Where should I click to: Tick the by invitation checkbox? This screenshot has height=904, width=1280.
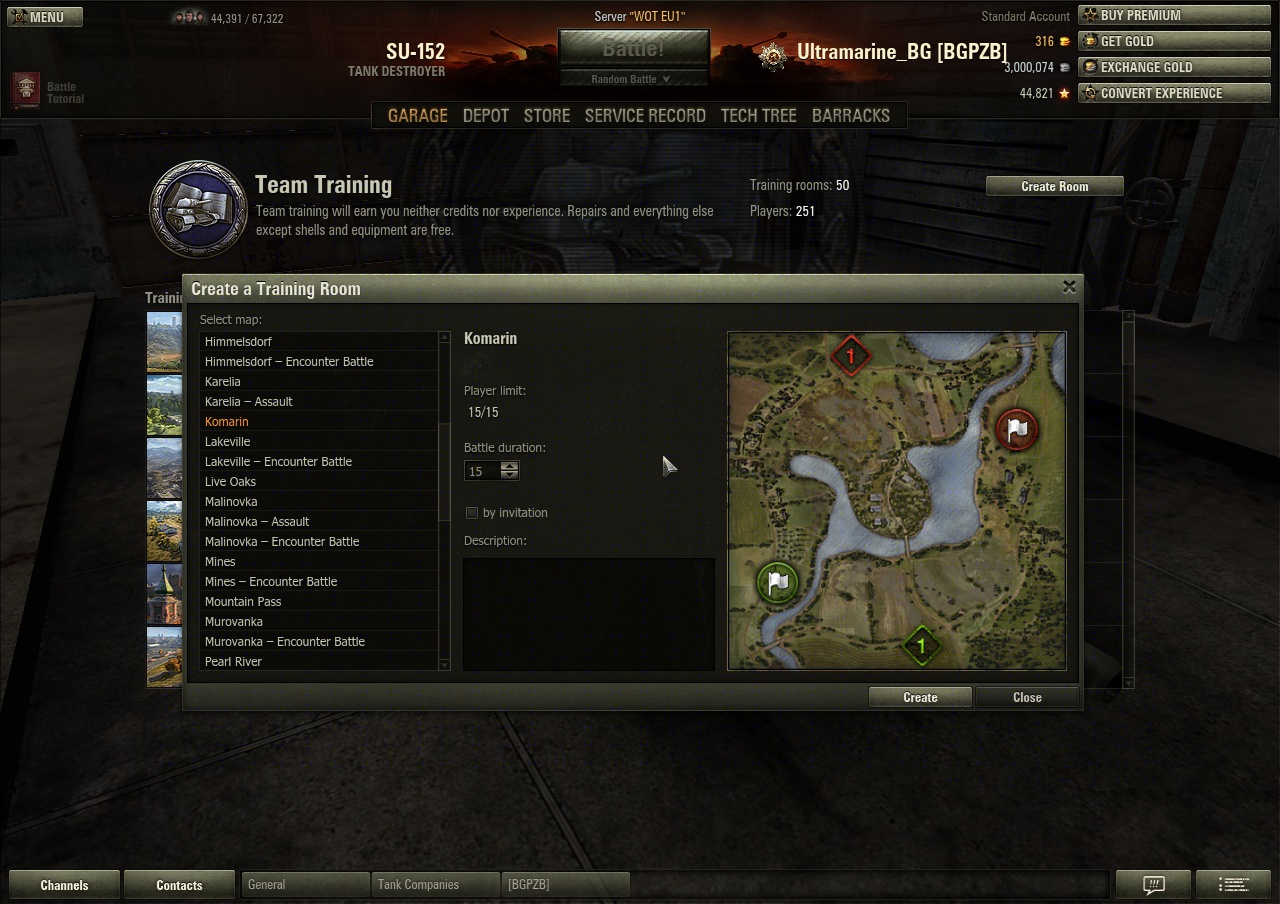(x=472, y=513)
